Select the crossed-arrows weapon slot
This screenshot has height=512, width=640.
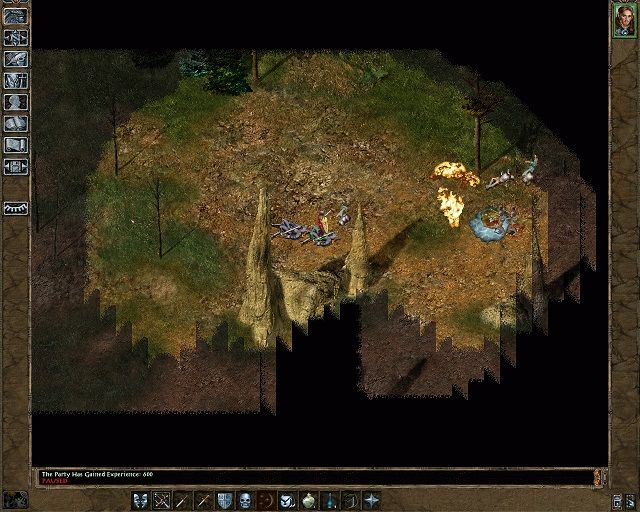[161, 499]
